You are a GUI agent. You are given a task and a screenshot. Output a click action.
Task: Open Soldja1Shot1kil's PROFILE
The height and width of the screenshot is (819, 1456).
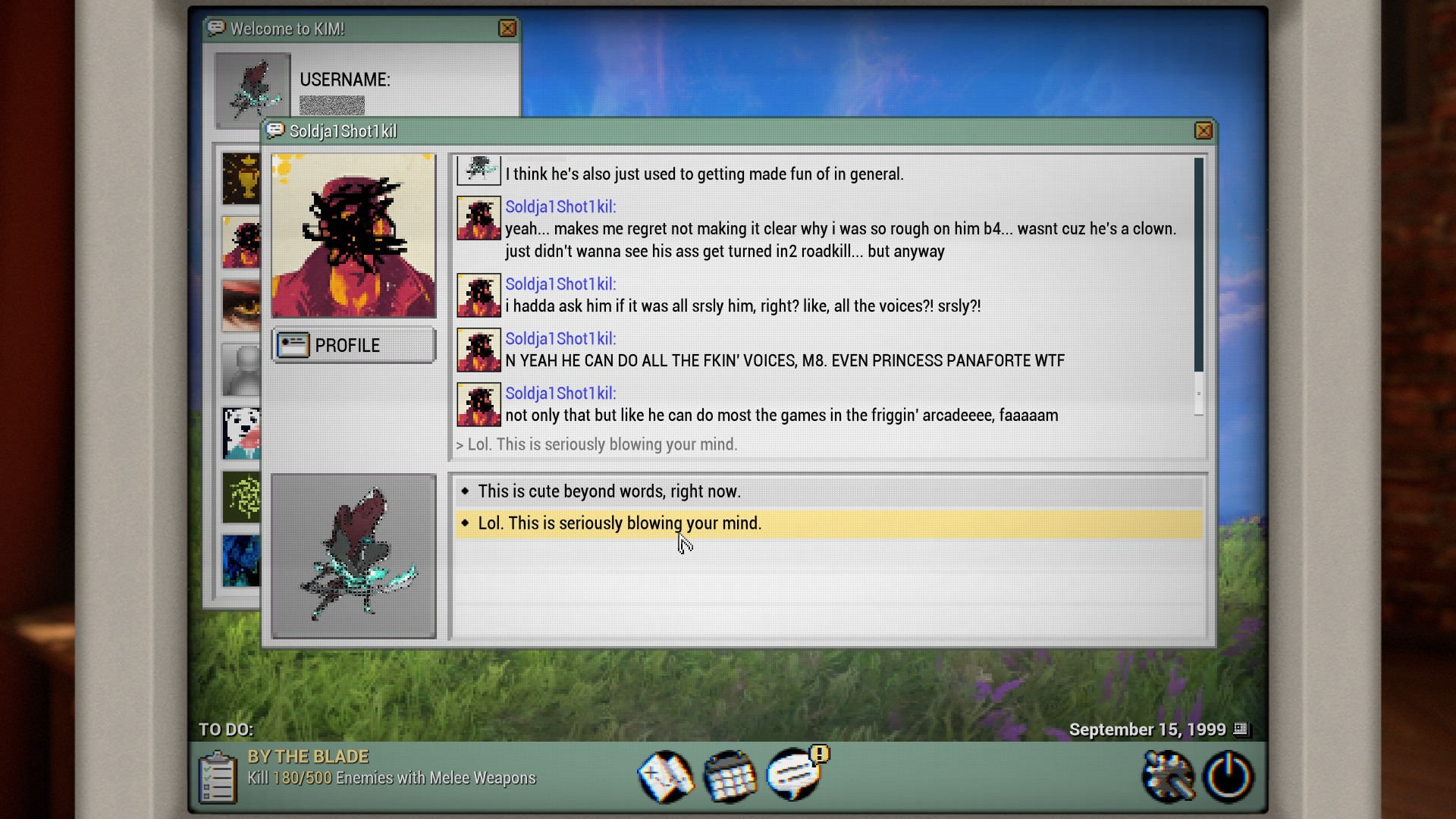(x=353, y=345)
